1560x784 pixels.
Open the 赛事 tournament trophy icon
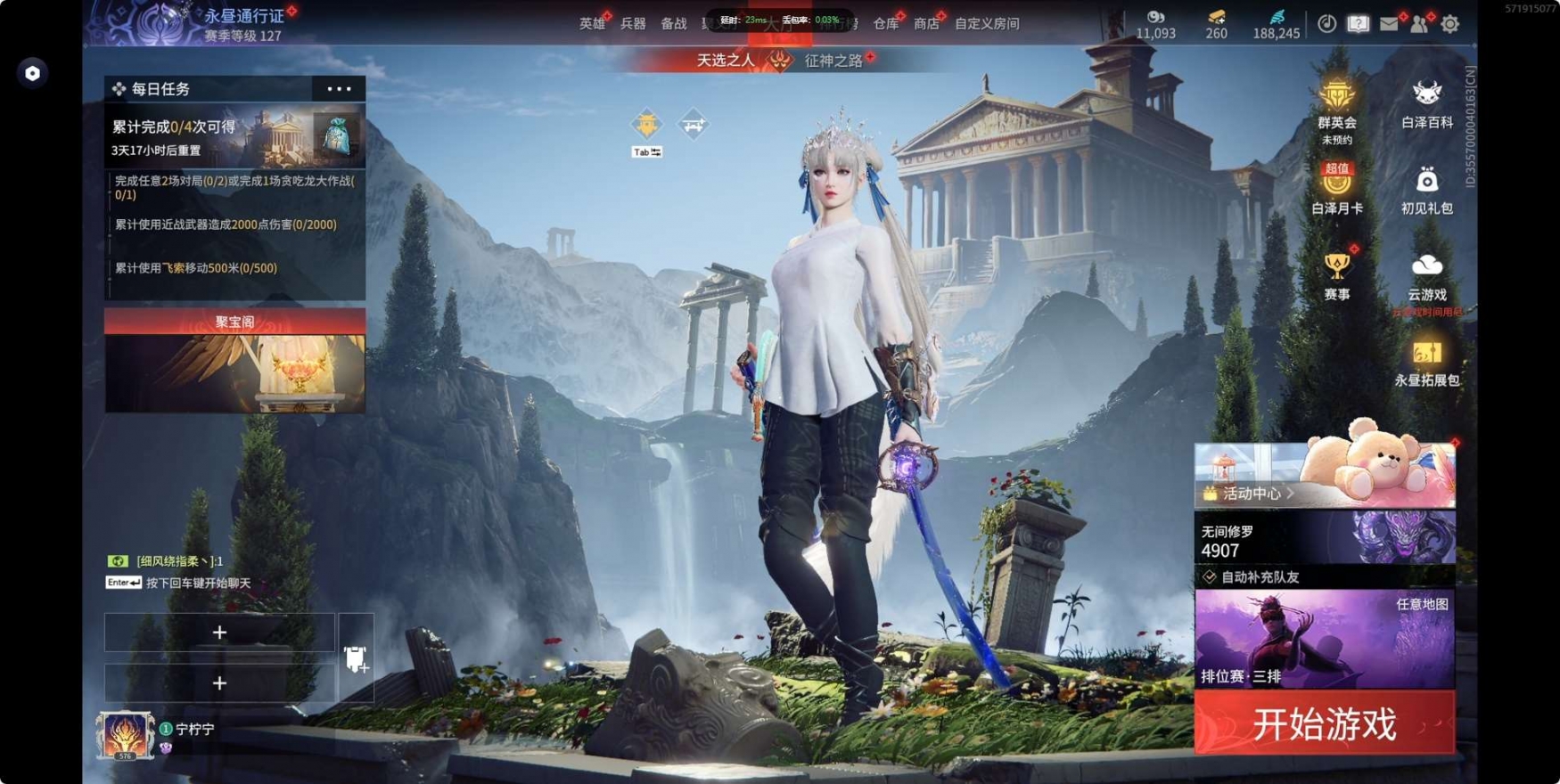click(1336, 274)
